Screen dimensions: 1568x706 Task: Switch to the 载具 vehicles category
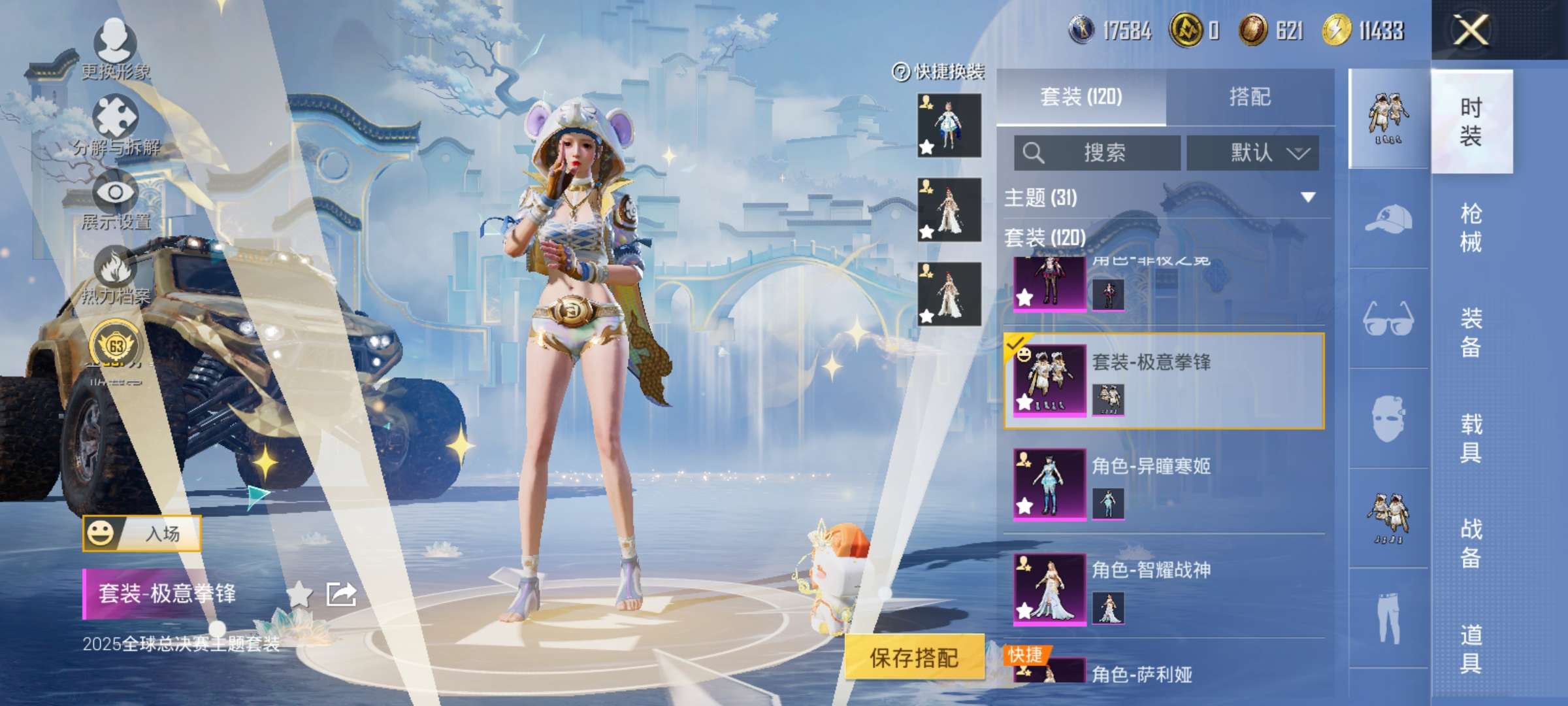(1471, 438)
